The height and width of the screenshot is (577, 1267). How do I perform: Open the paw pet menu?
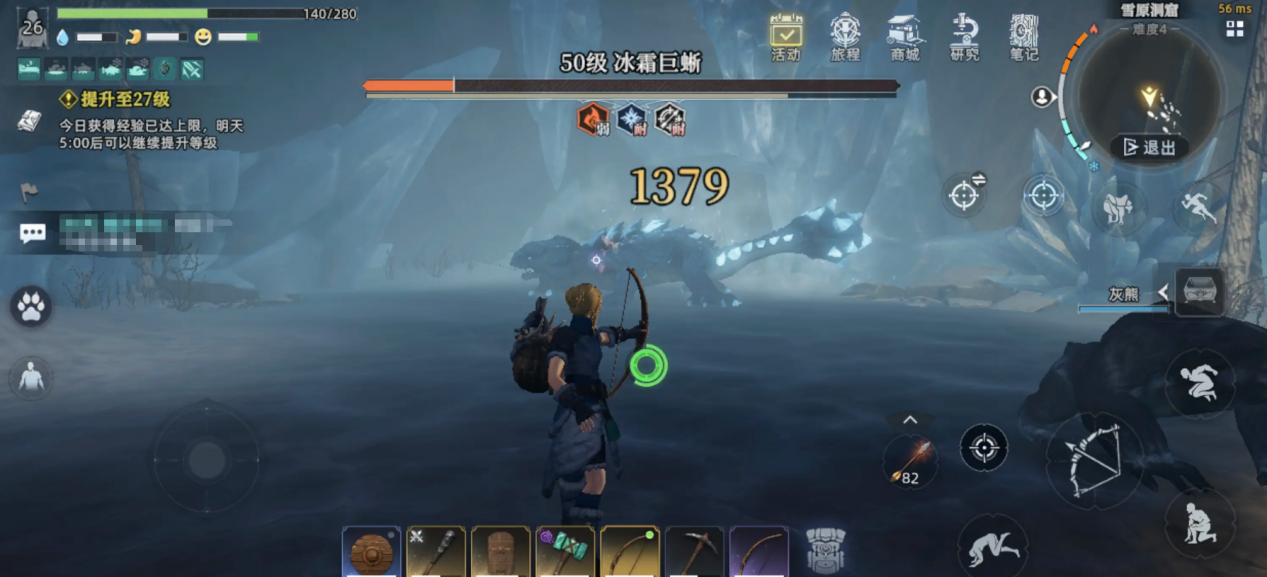(x=31, y=306)
